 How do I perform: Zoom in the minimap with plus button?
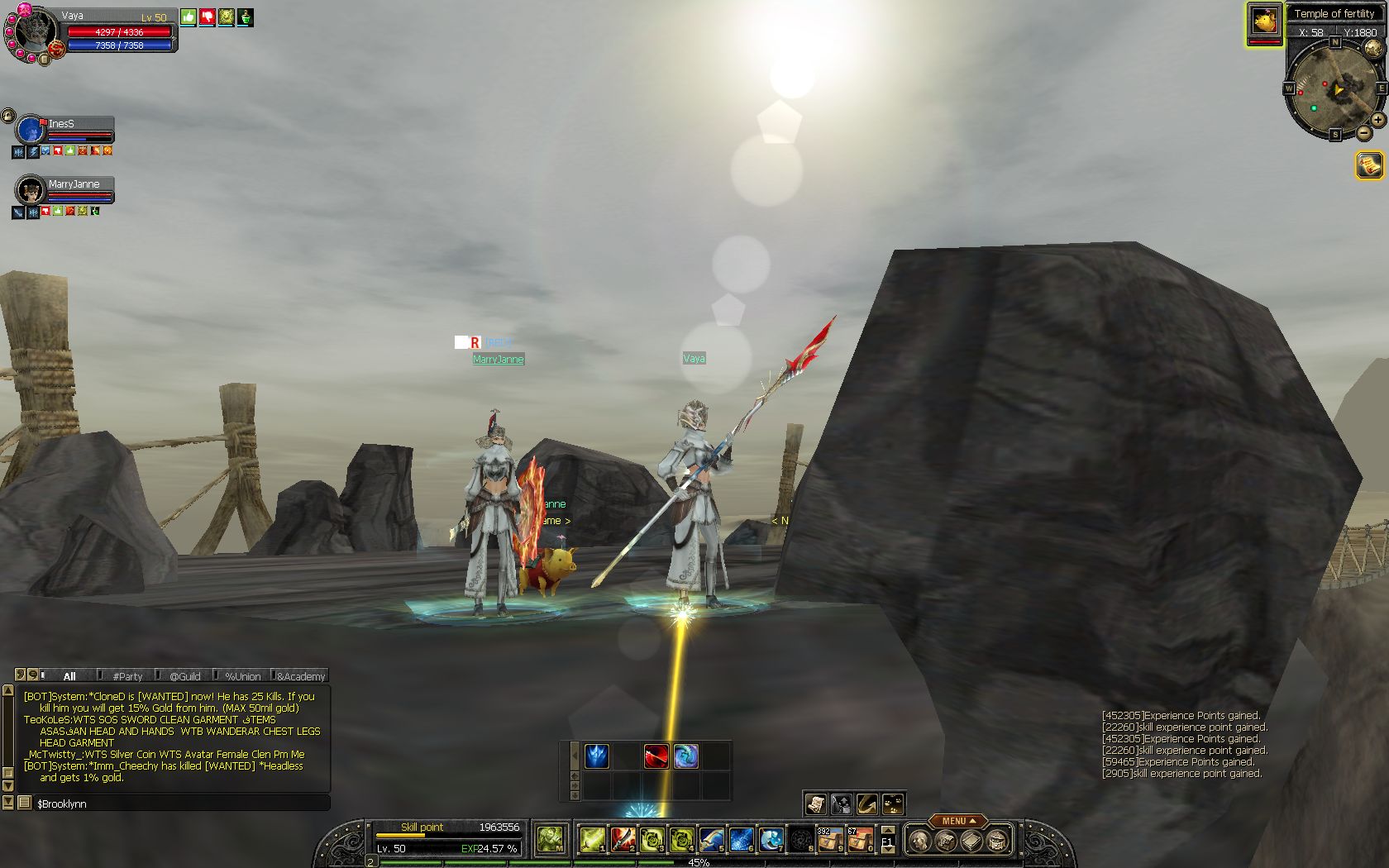coord(1378,120)
